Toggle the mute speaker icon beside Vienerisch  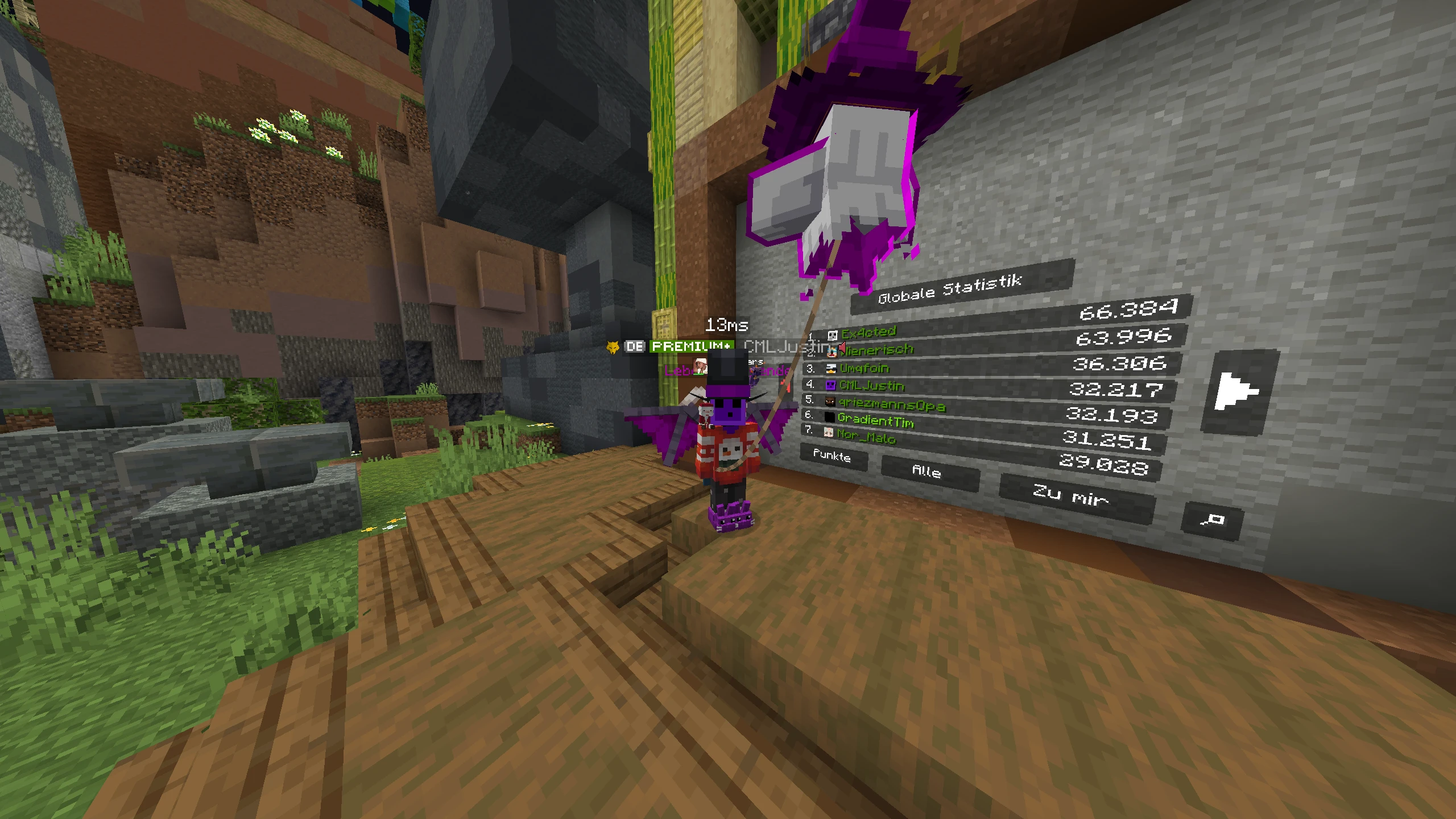[842, 349]
